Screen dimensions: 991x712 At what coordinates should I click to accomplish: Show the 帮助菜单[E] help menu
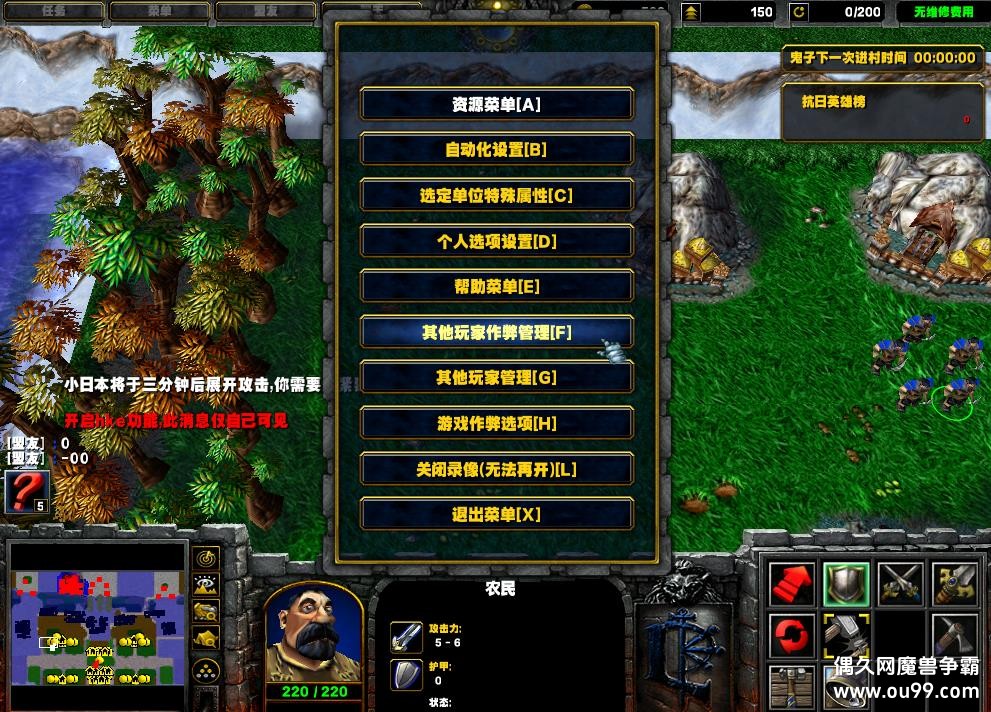point(496,287)
